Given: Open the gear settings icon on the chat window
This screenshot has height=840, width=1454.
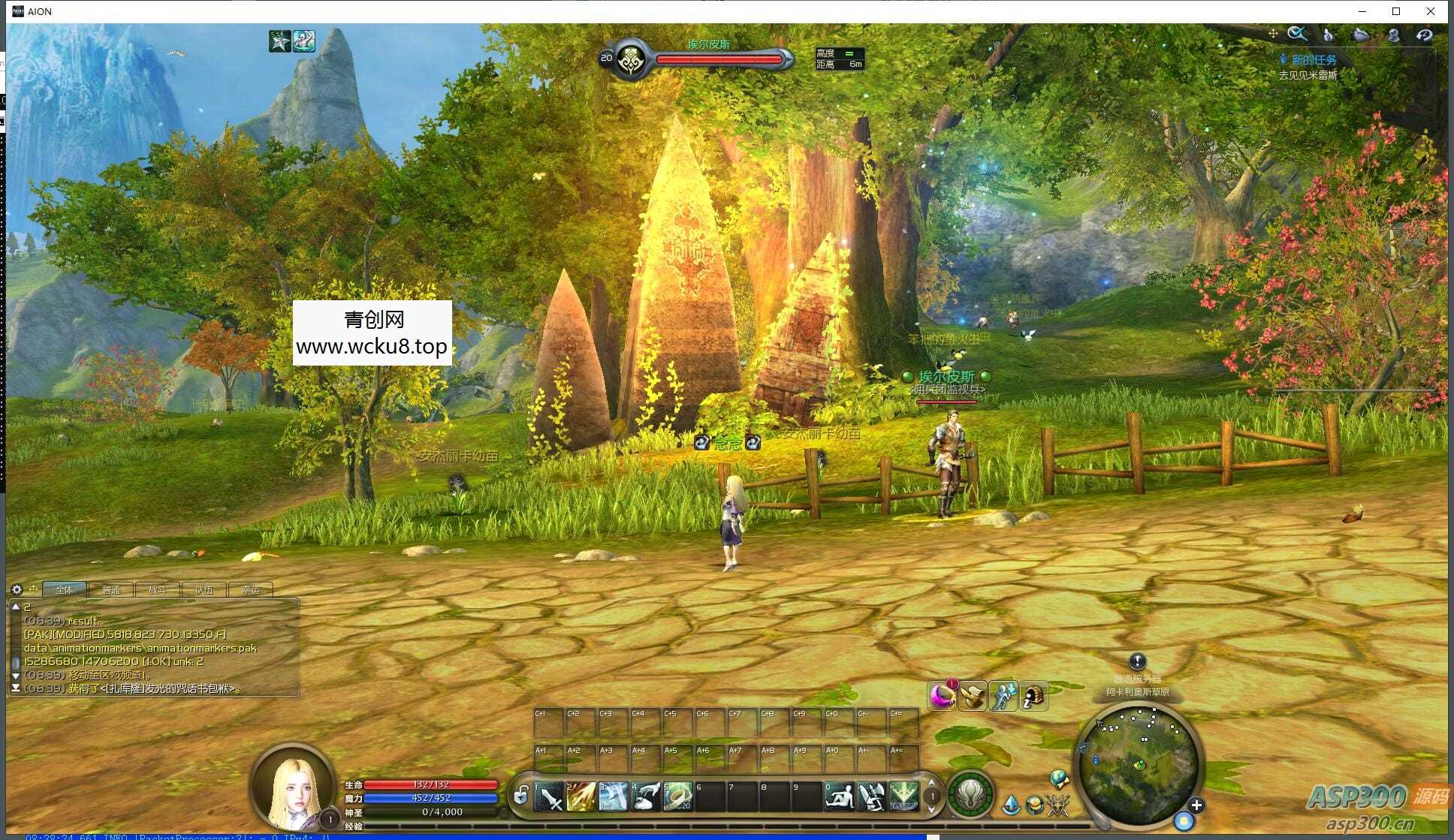Looking at the screenshot, I should 16,589.
